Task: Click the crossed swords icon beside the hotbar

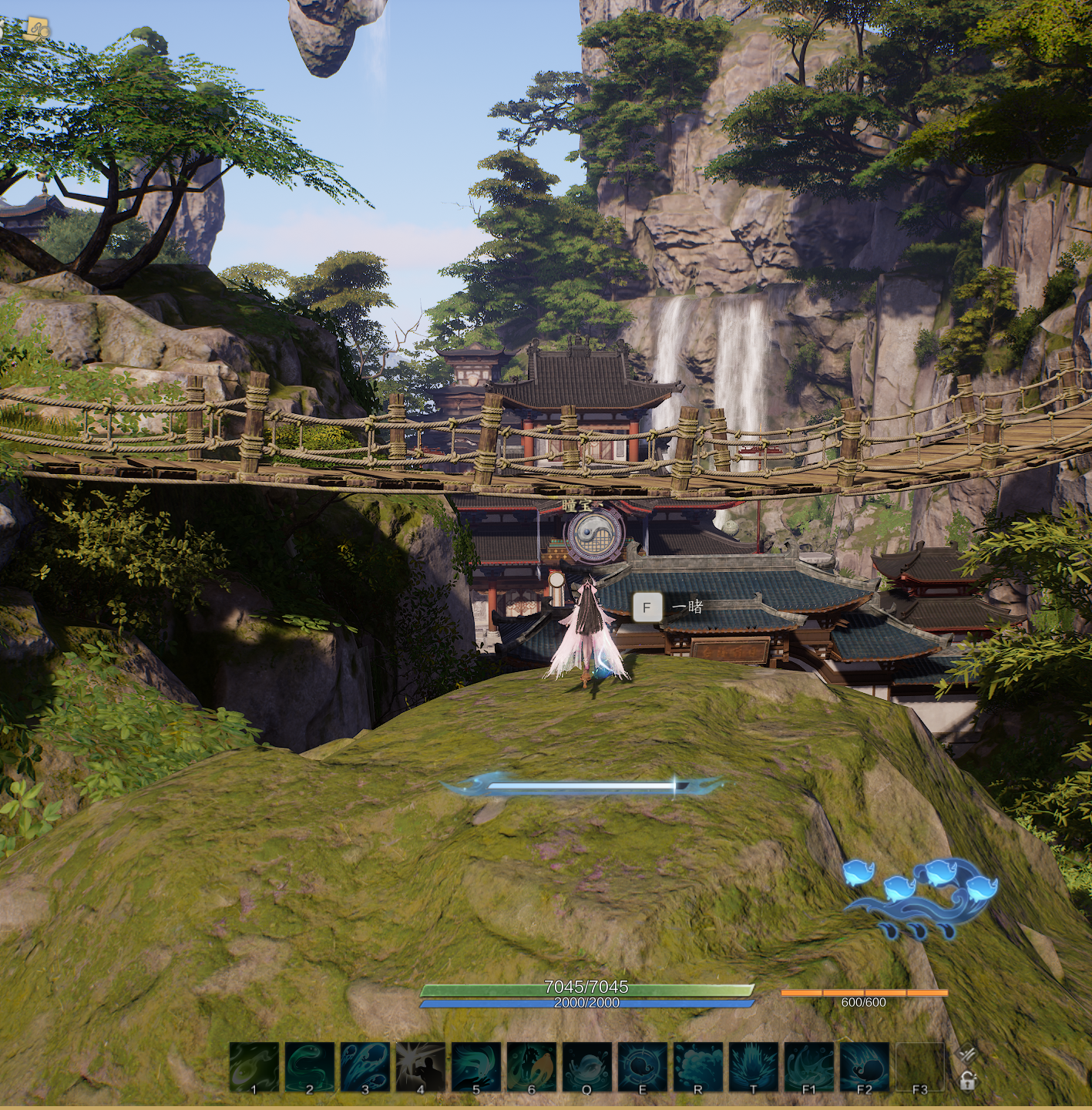Action: (x=966, y=1054)
